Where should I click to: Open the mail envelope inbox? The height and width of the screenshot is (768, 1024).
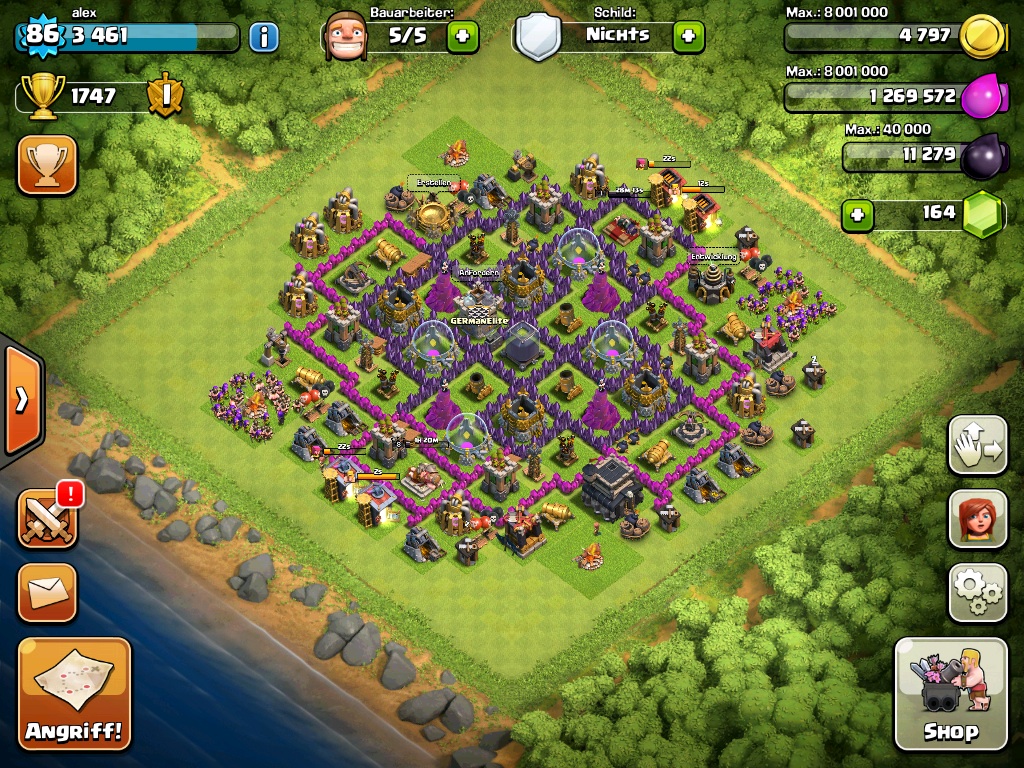tap(47, 592)
